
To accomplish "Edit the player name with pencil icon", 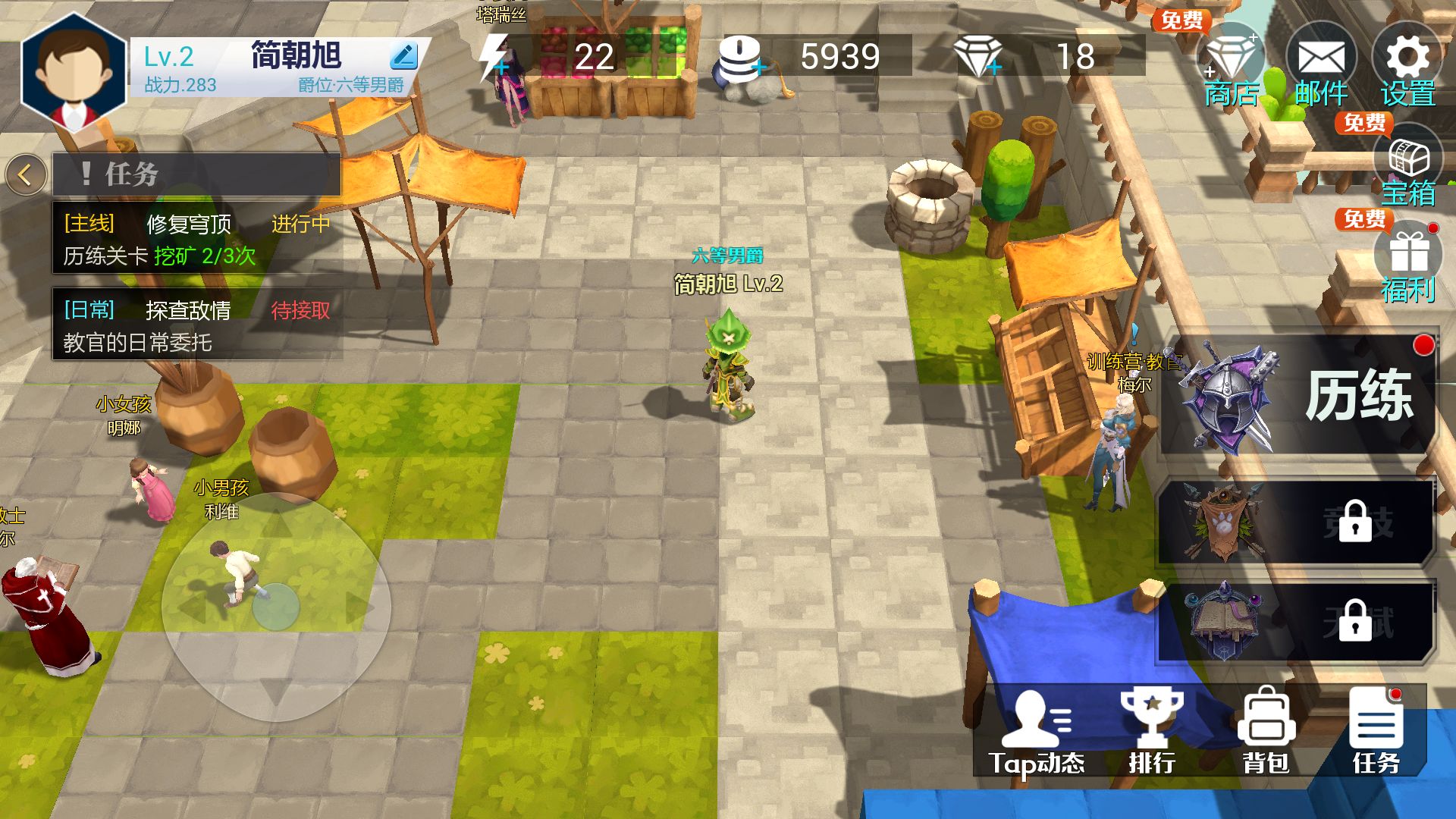I will pos(403,55).
